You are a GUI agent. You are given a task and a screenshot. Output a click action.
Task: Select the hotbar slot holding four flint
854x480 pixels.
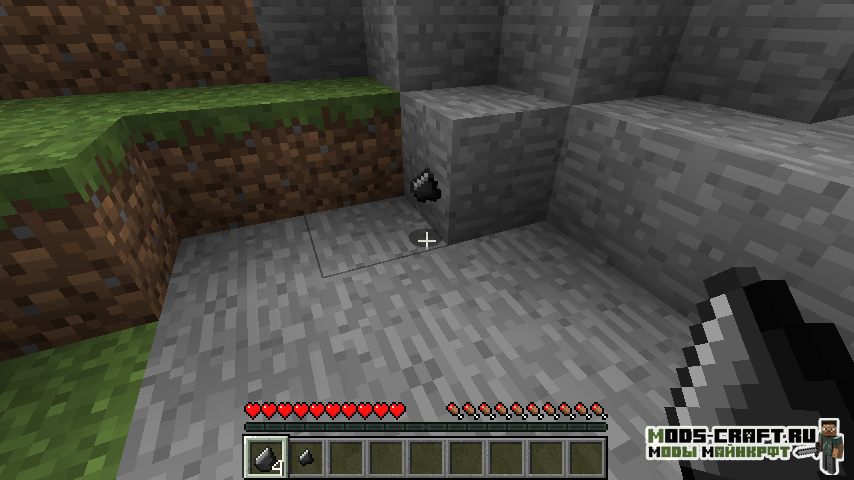point(267,457)
